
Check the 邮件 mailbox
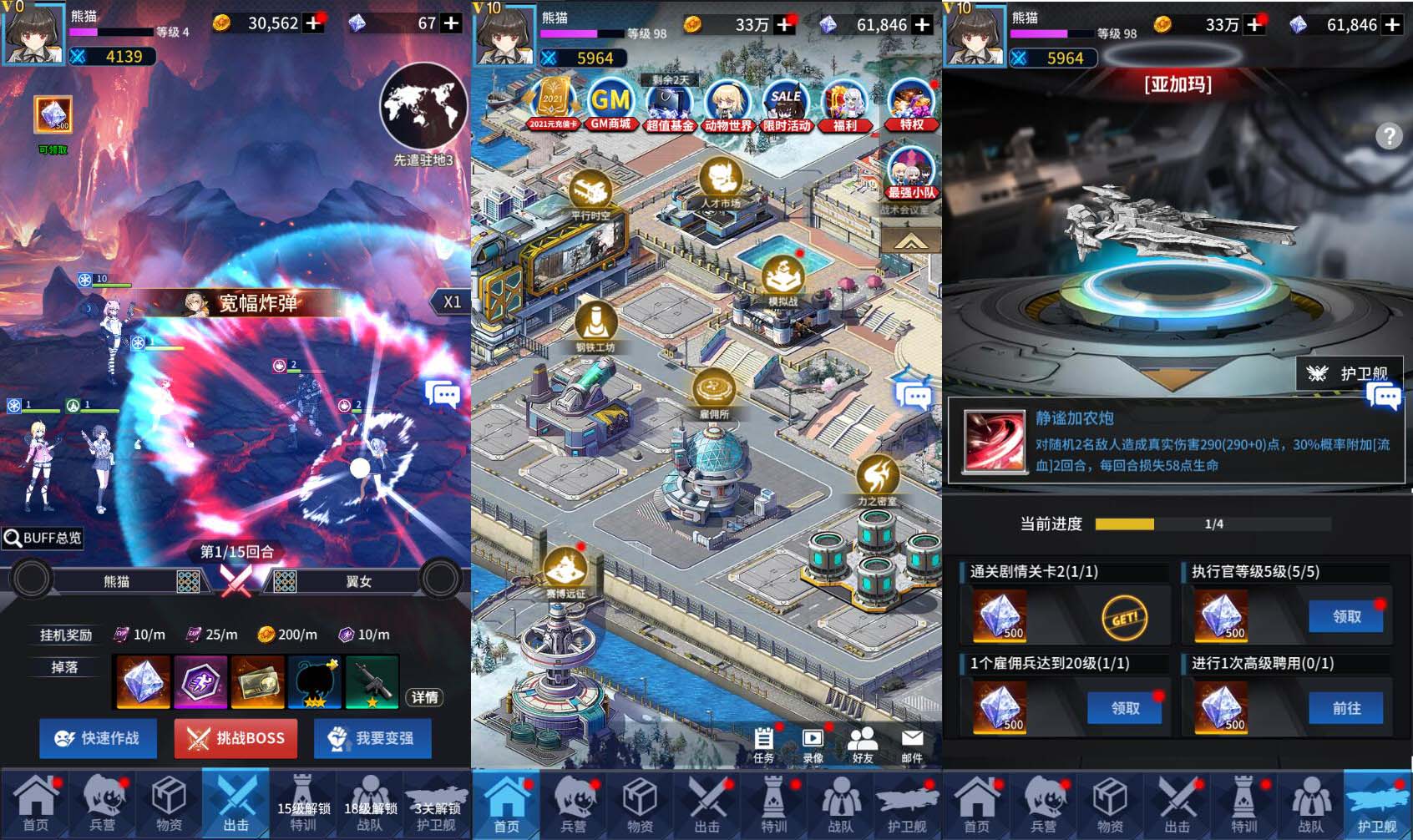(x=912, y=744)
